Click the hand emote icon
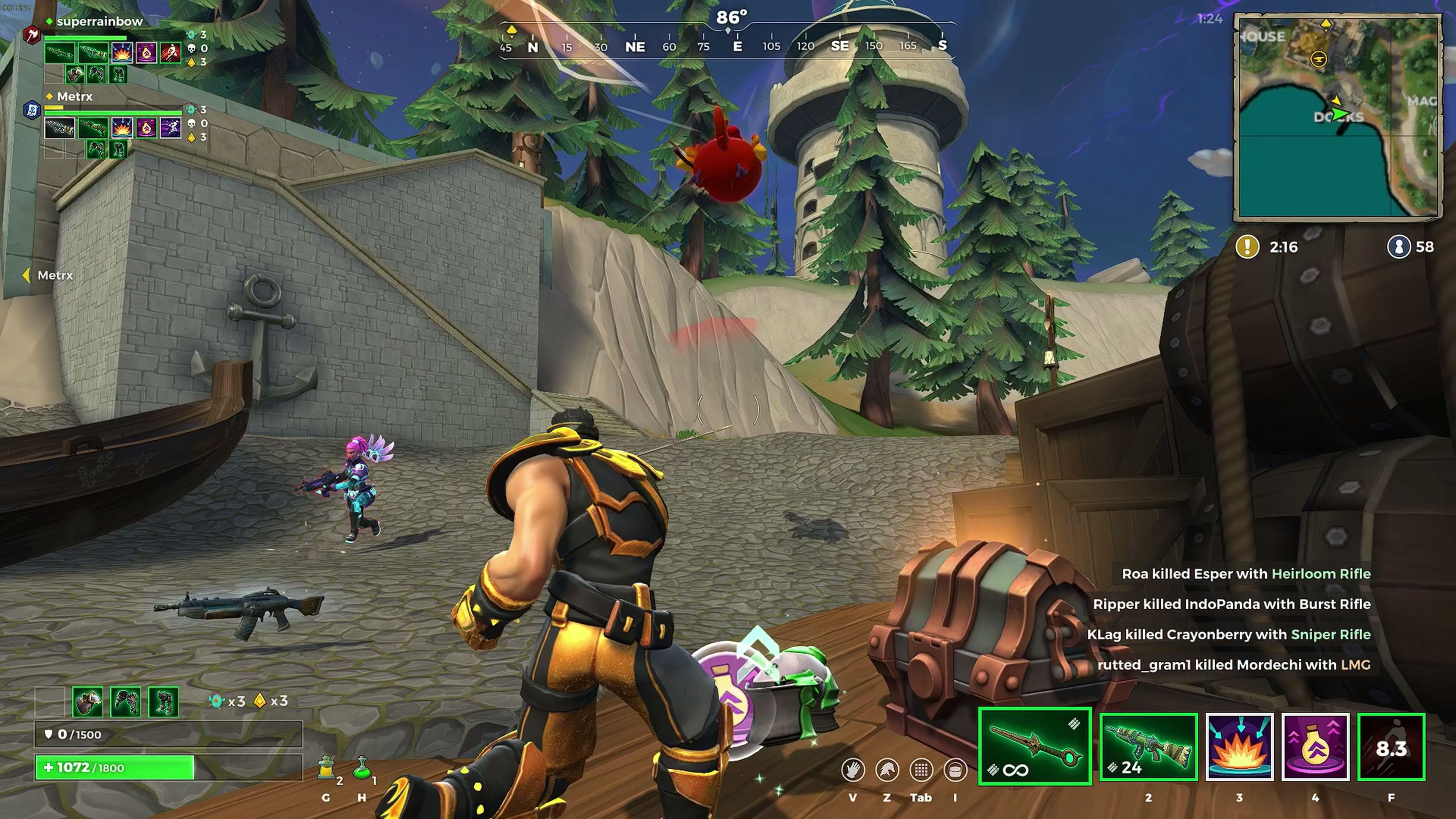Image resolution: width=1456 pixels, height=819 pixels. point(852,770)
